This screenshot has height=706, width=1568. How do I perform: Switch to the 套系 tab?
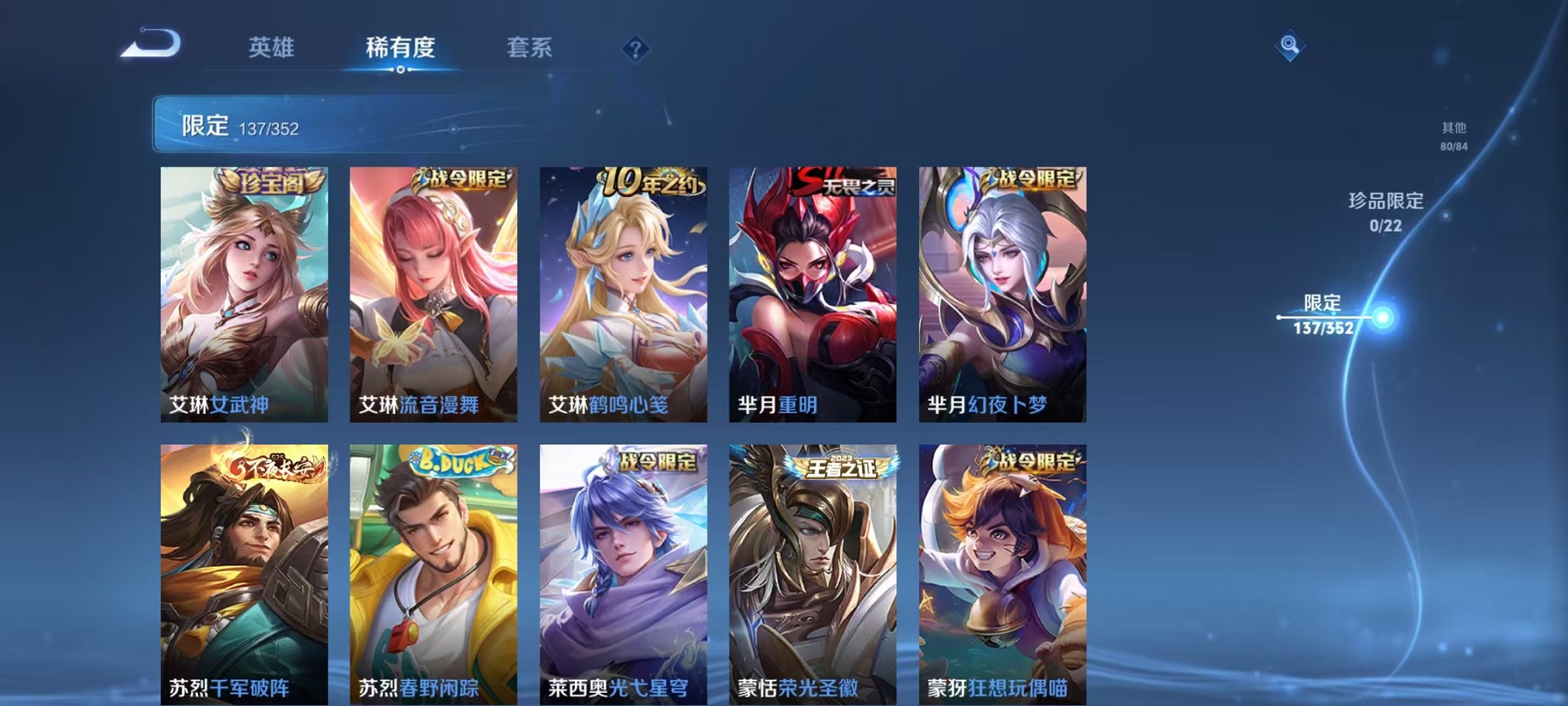[x=530, y=48]
